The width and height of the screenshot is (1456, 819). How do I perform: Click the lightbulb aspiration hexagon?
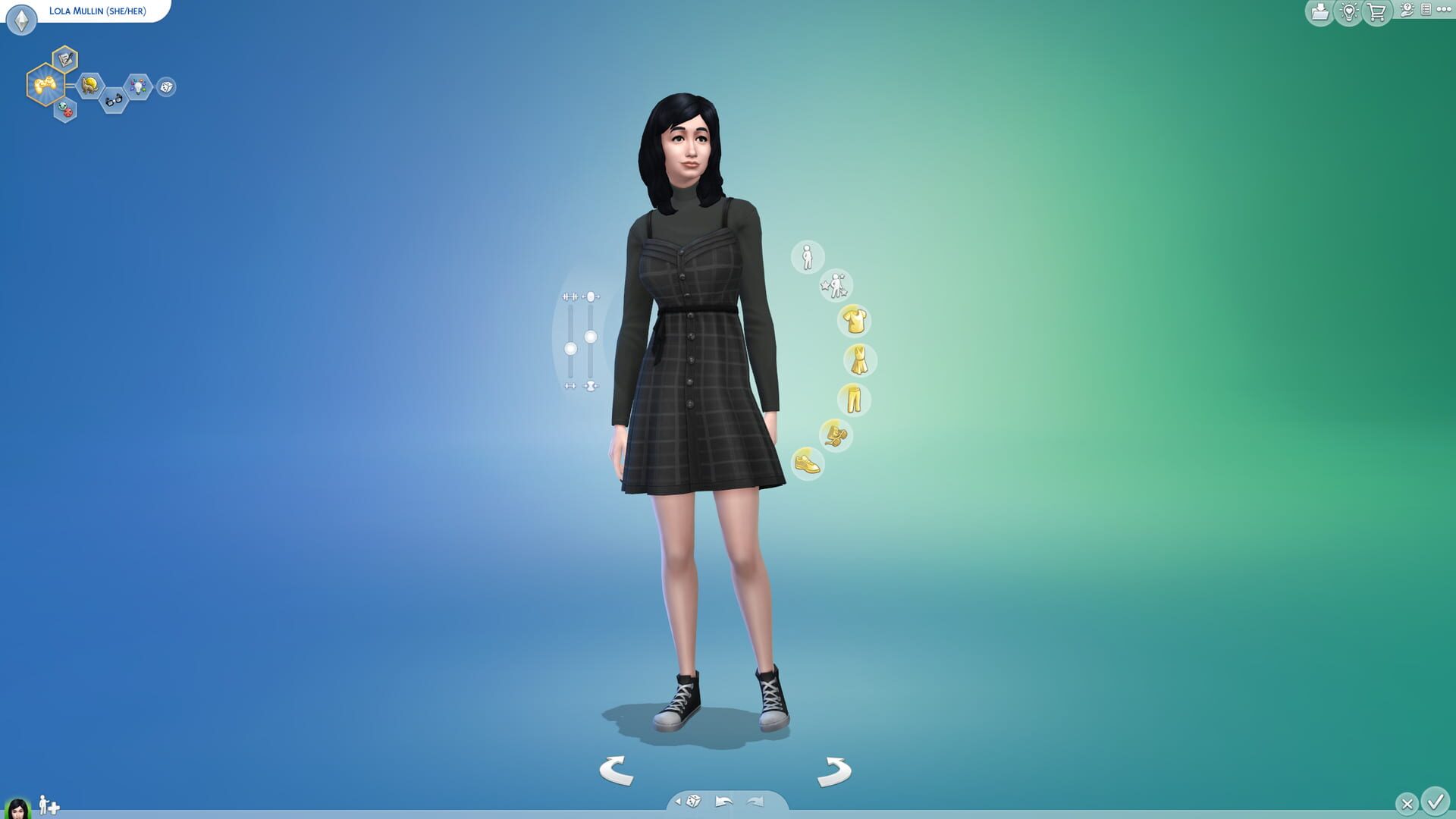[x=137, y=87]
